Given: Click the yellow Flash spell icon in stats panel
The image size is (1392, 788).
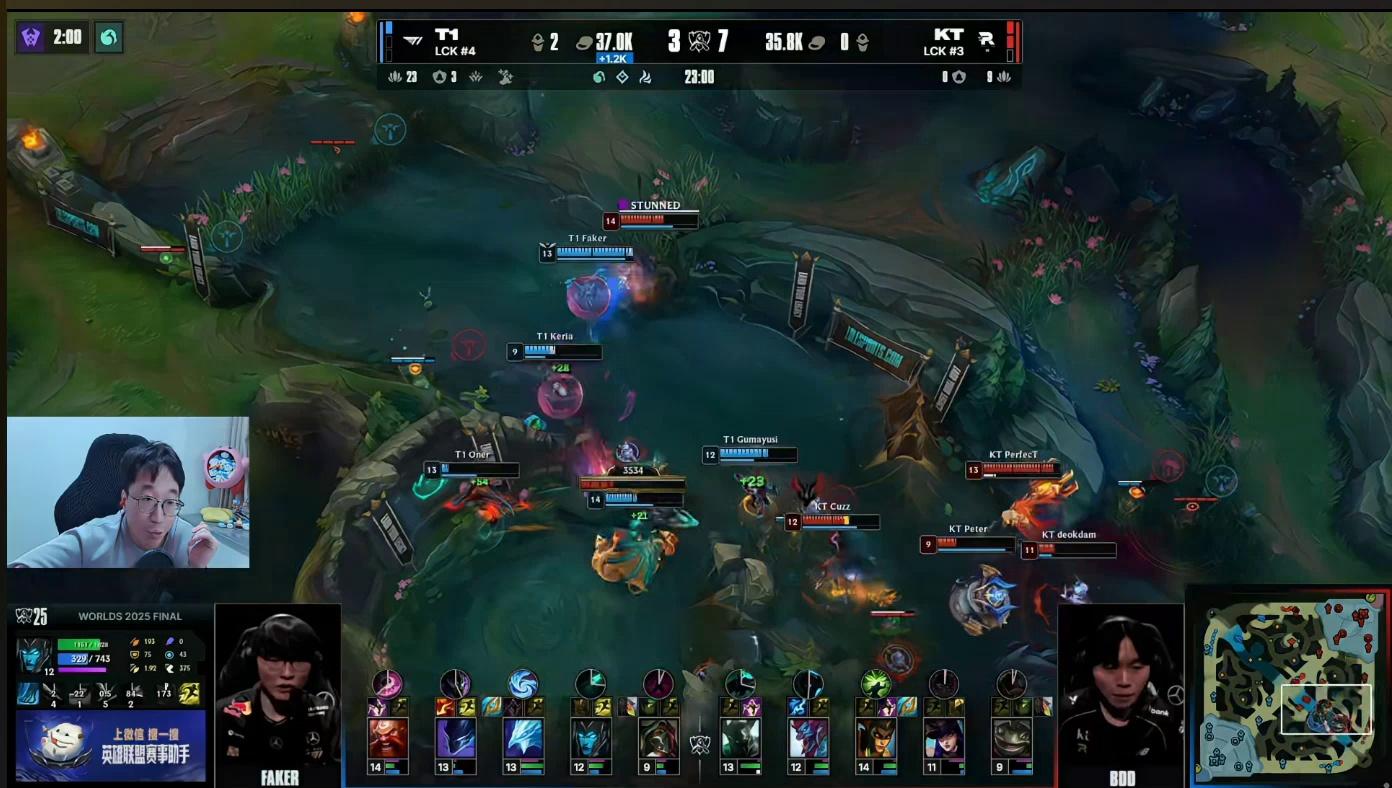Looking at the screenshot, I should pyautogui.click(x=189, y=692).
